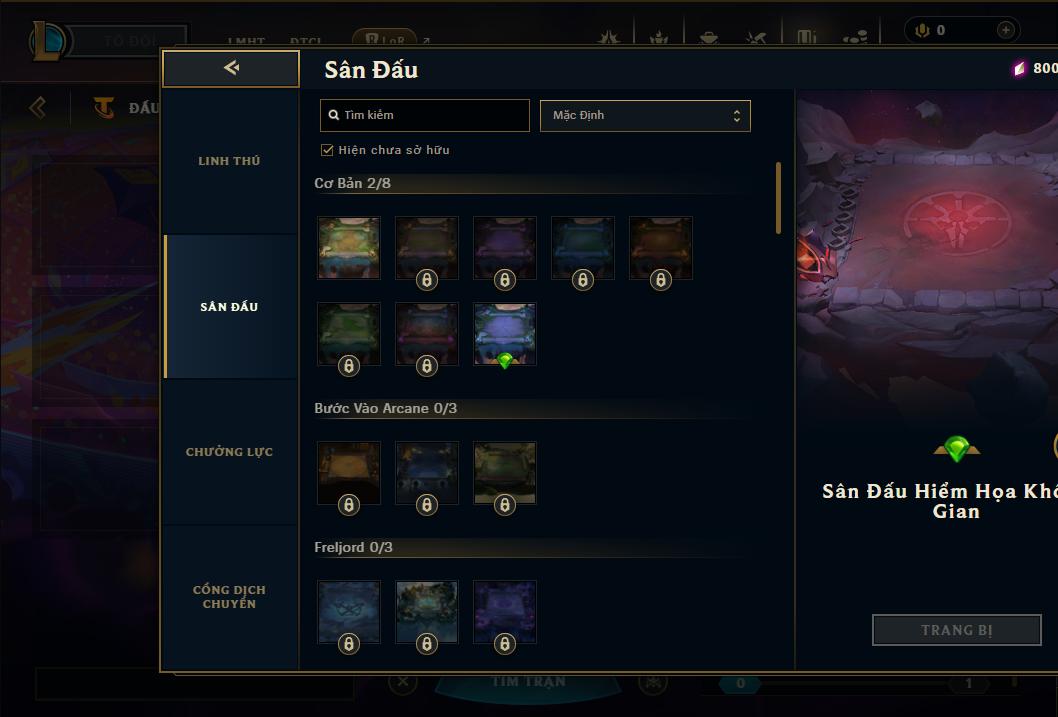Open the Cổng Dịch Chuyển tab
The width and height of the screenshot is (1058, 717).
229,597
